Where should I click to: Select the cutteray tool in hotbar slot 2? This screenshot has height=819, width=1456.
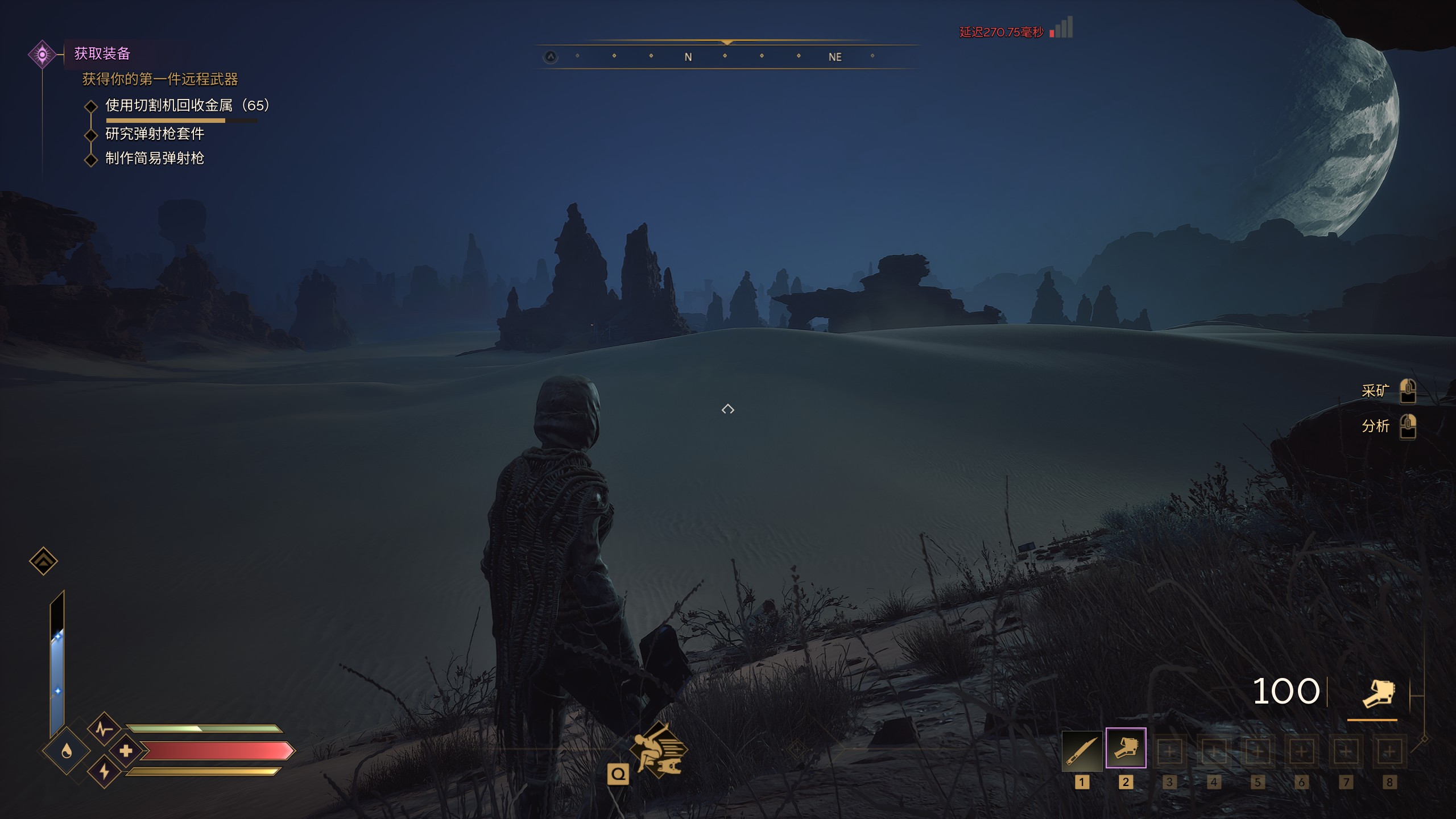(x=1126, y=749)
